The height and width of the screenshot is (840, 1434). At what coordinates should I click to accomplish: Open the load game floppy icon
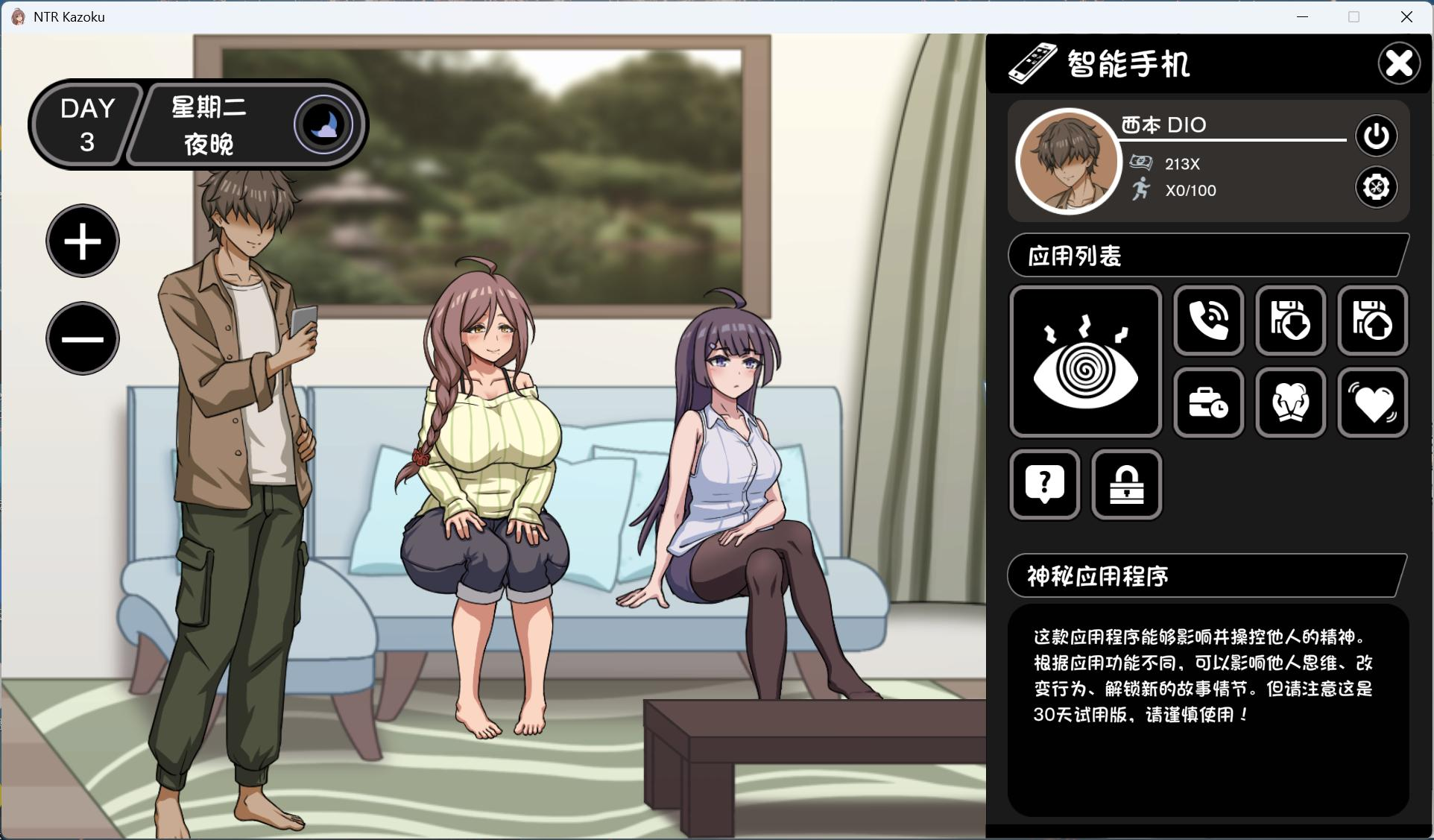point(1290,320)
